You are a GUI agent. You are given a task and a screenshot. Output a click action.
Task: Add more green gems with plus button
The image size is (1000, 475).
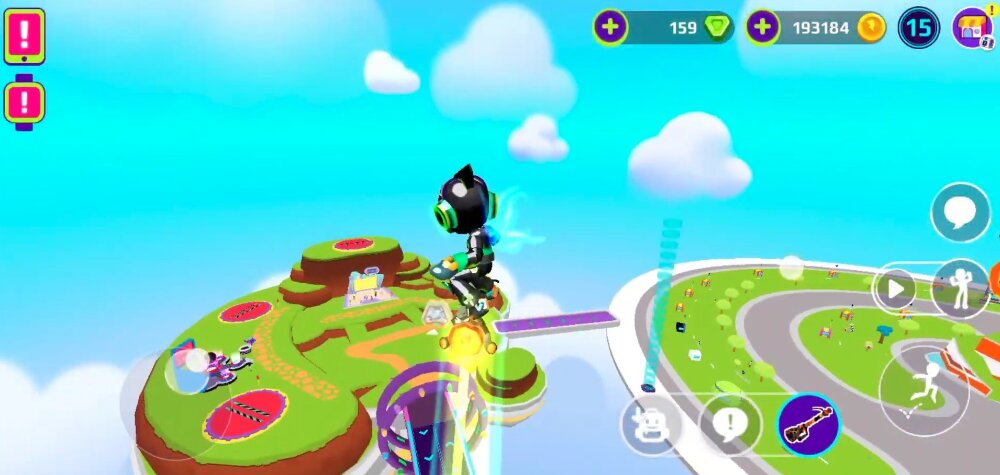pyautogui.click(x=610, y=28)
